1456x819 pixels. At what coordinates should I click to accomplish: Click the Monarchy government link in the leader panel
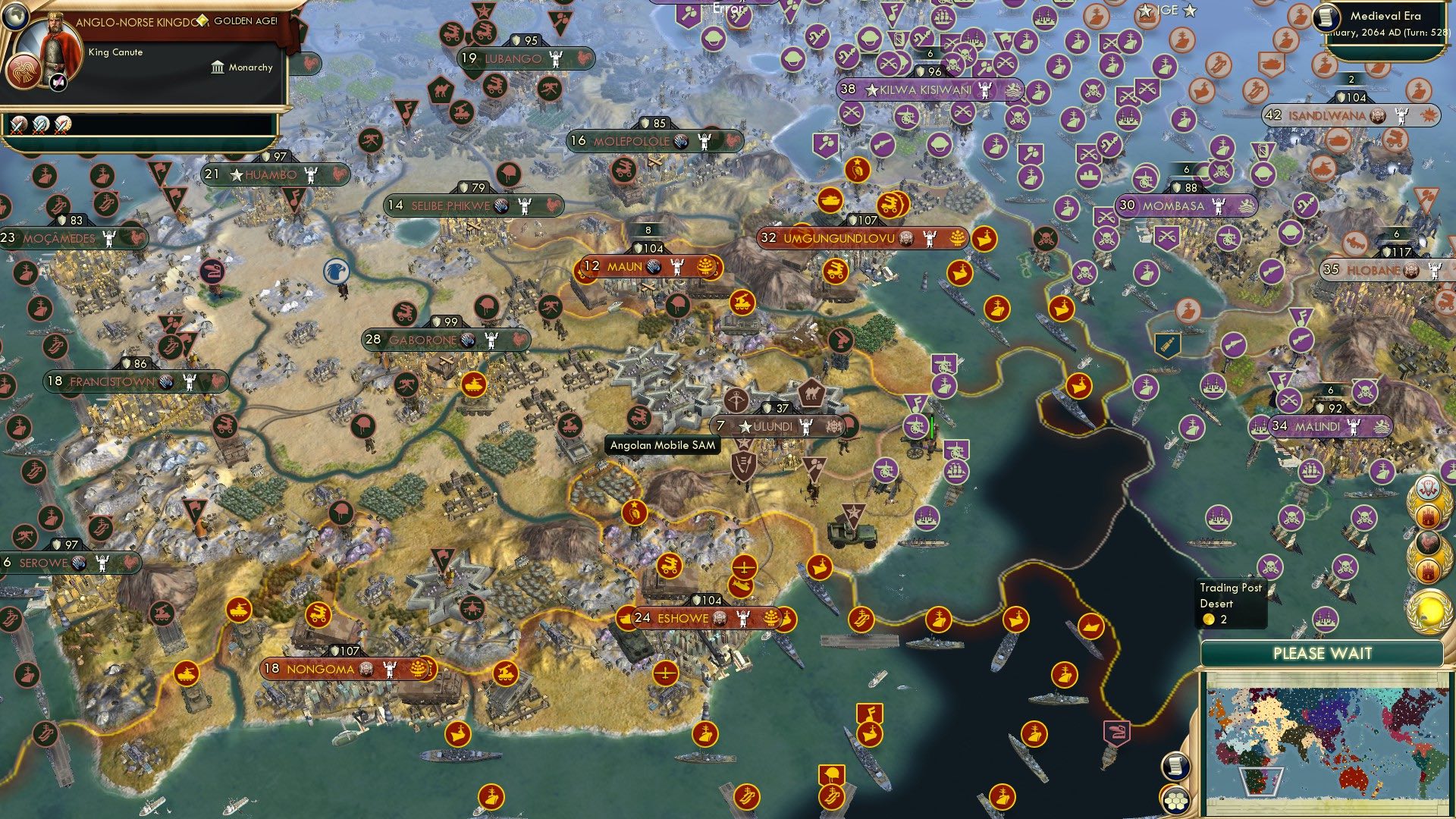click(250, 67)
